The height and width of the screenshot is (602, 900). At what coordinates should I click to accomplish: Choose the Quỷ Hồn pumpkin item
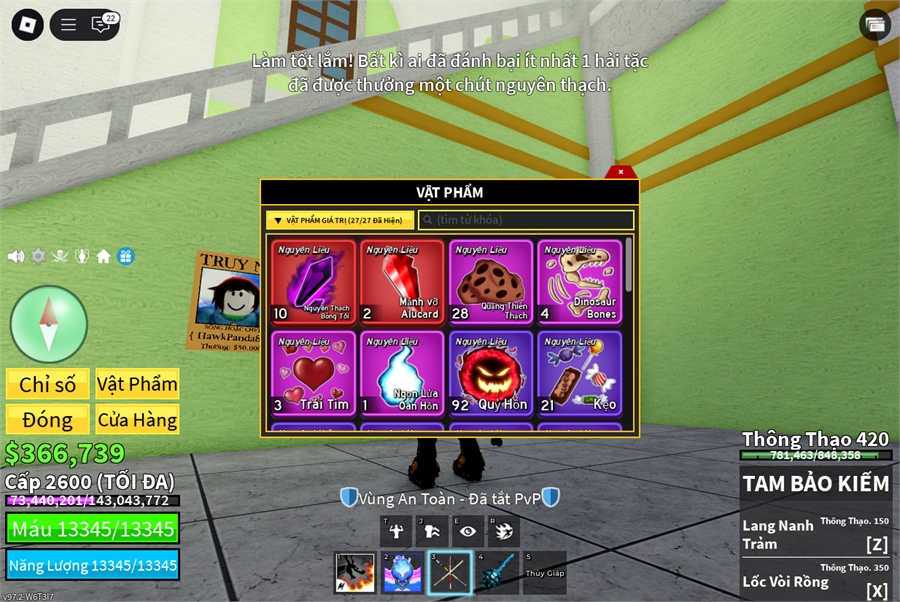[x=491, y=373]
